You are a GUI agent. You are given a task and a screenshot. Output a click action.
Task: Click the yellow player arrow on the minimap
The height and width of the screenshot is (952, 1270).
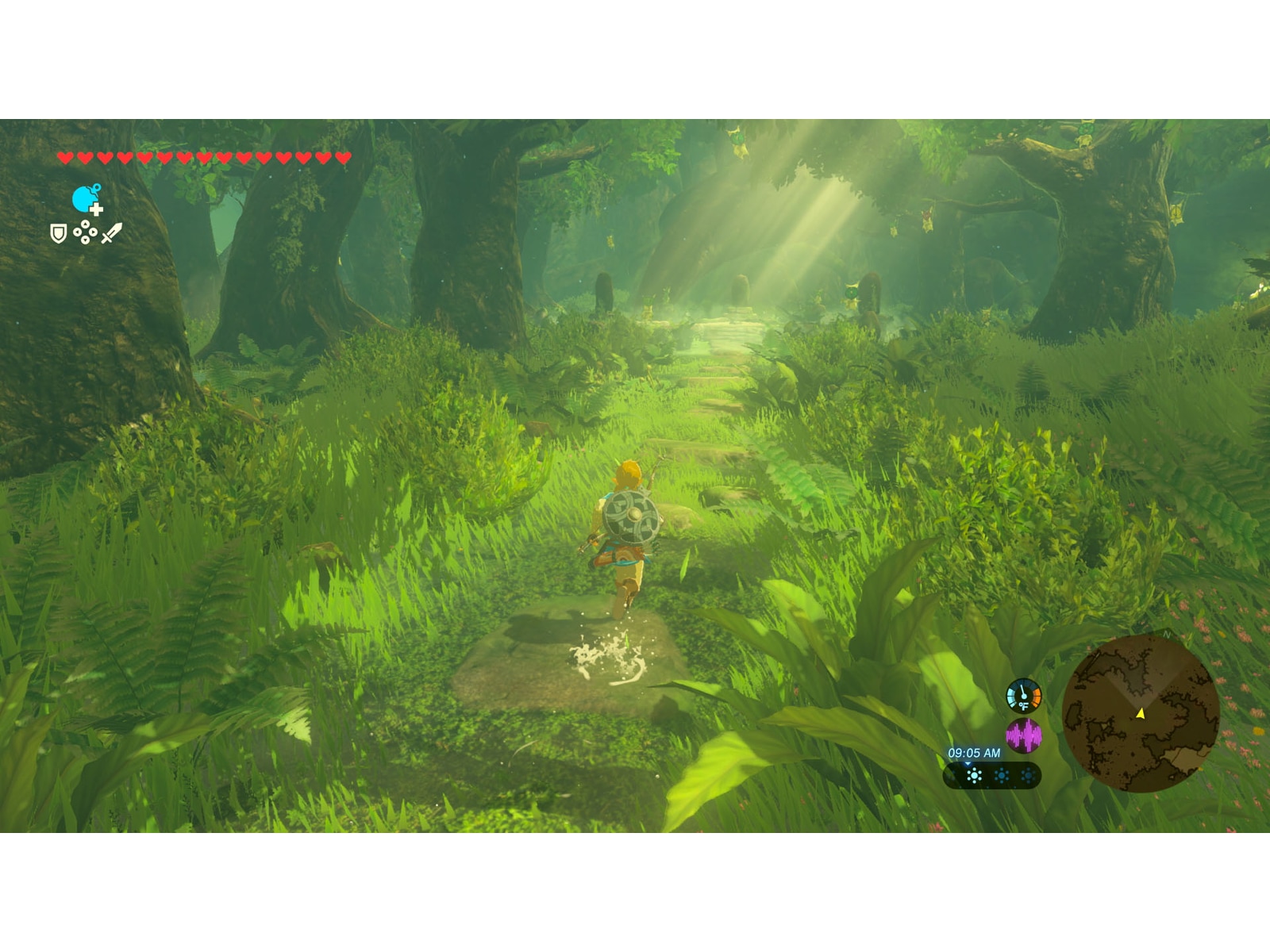(1141, 712)
